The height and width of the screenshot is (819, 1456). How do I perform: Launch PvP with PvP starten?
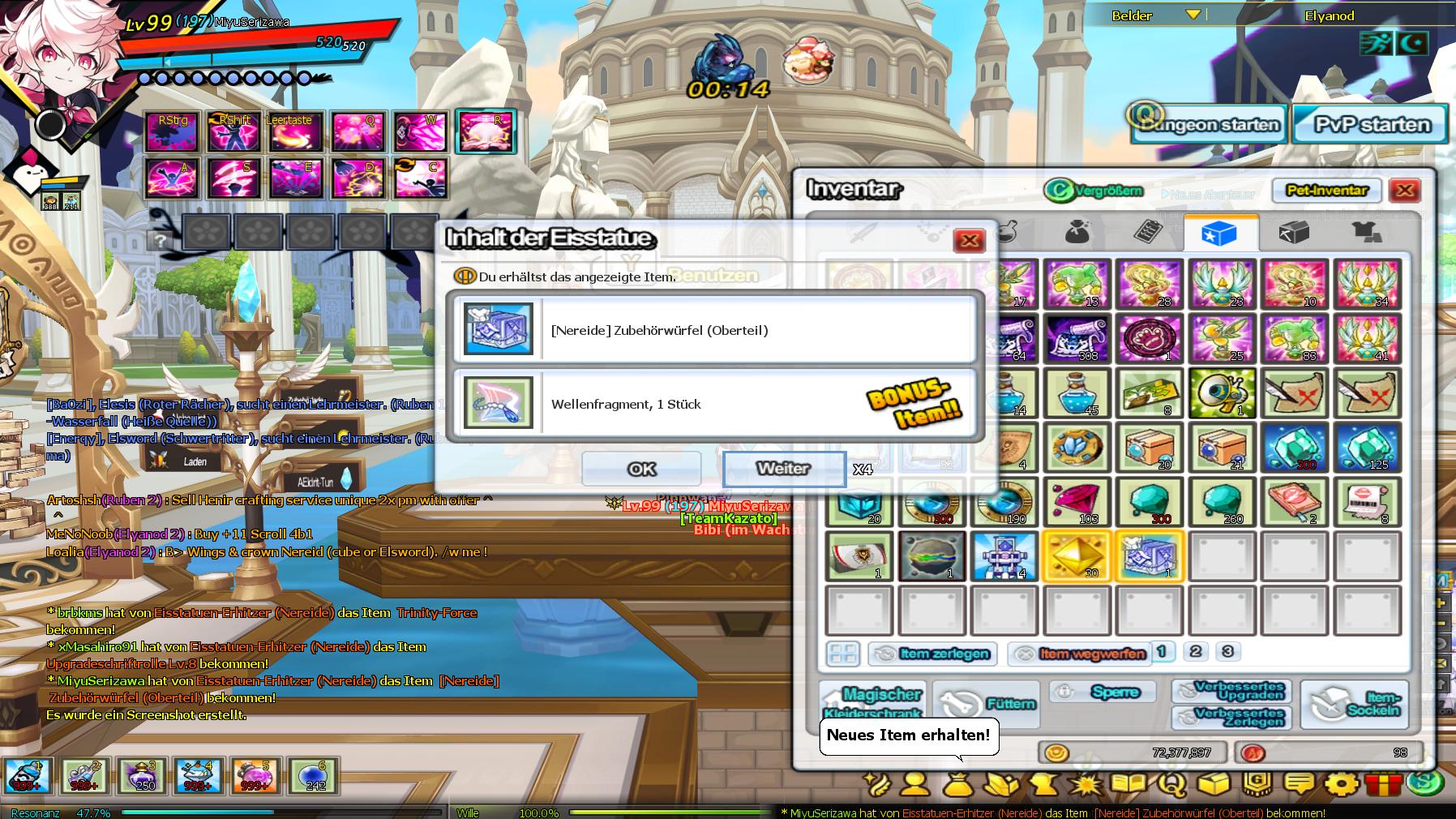point(1371,125)
